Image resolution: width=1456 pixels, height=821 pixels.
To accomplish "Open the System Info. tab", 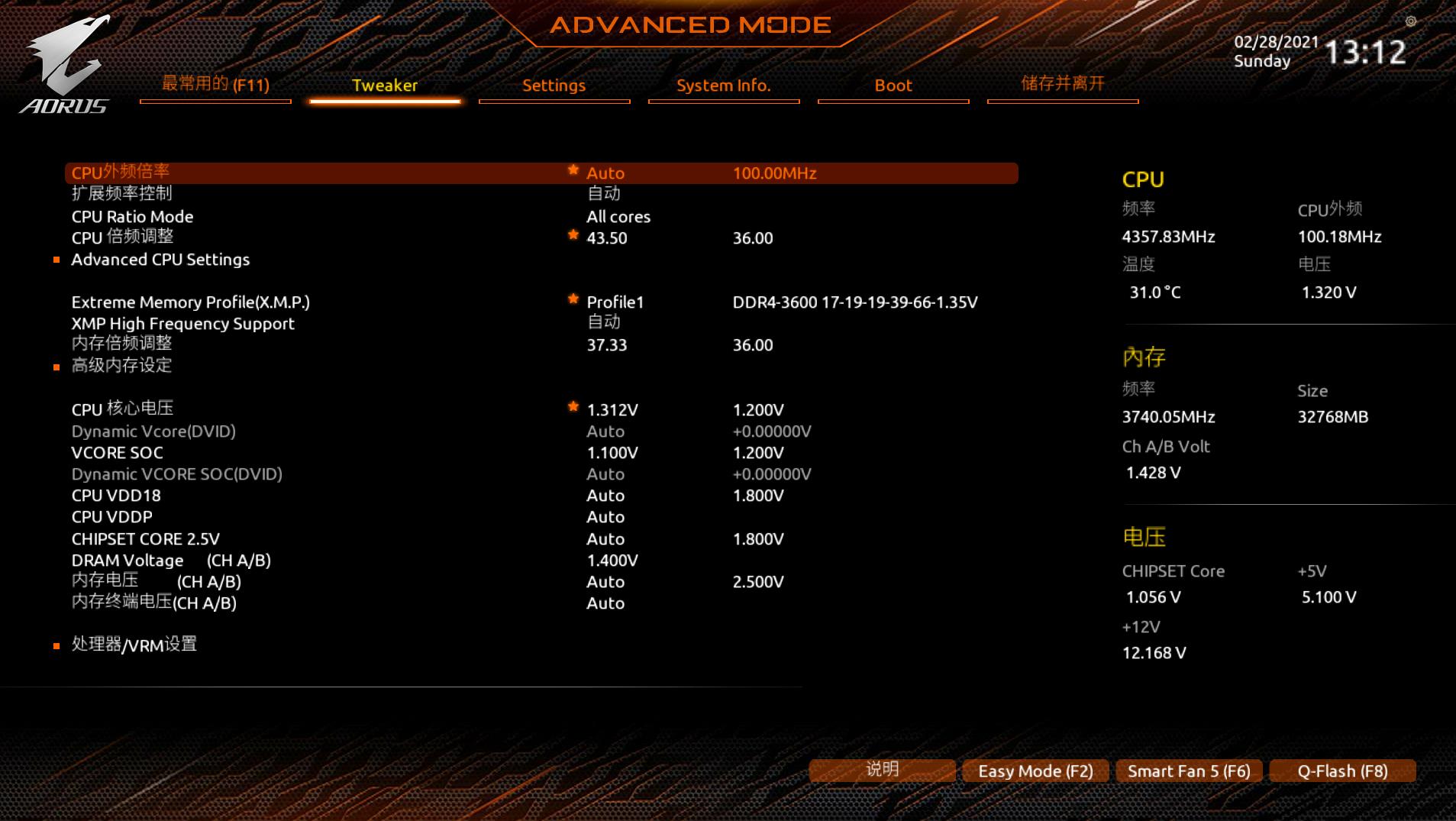I will pyautogui.click(x=723, y=86).
